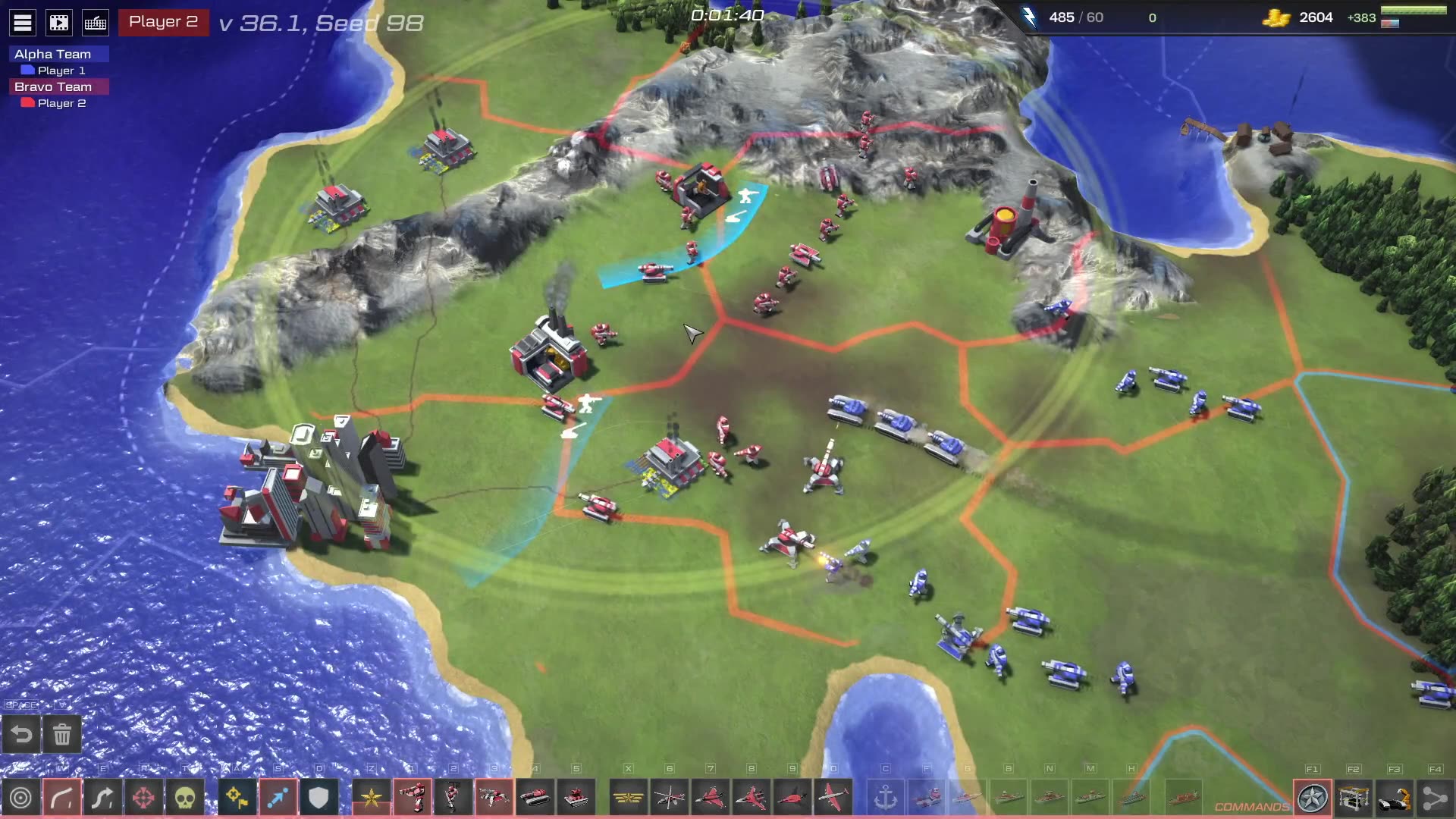Click the film reel replay button
This screenshot has height=819, width=1456.
click(x=59, y=23)
